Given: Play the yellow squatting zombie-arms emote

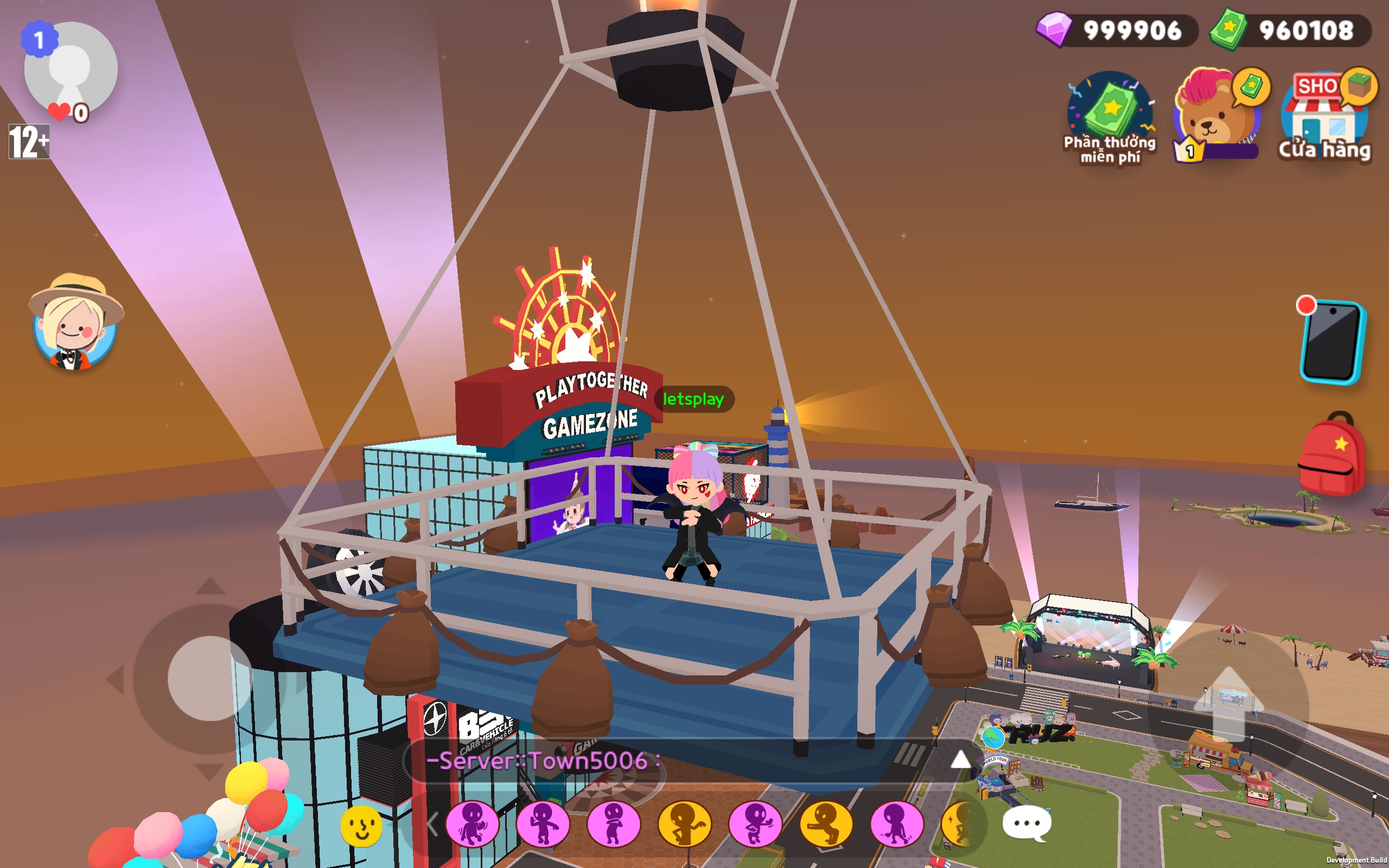Looking at the screenshot, I should (x=826, y=825).
